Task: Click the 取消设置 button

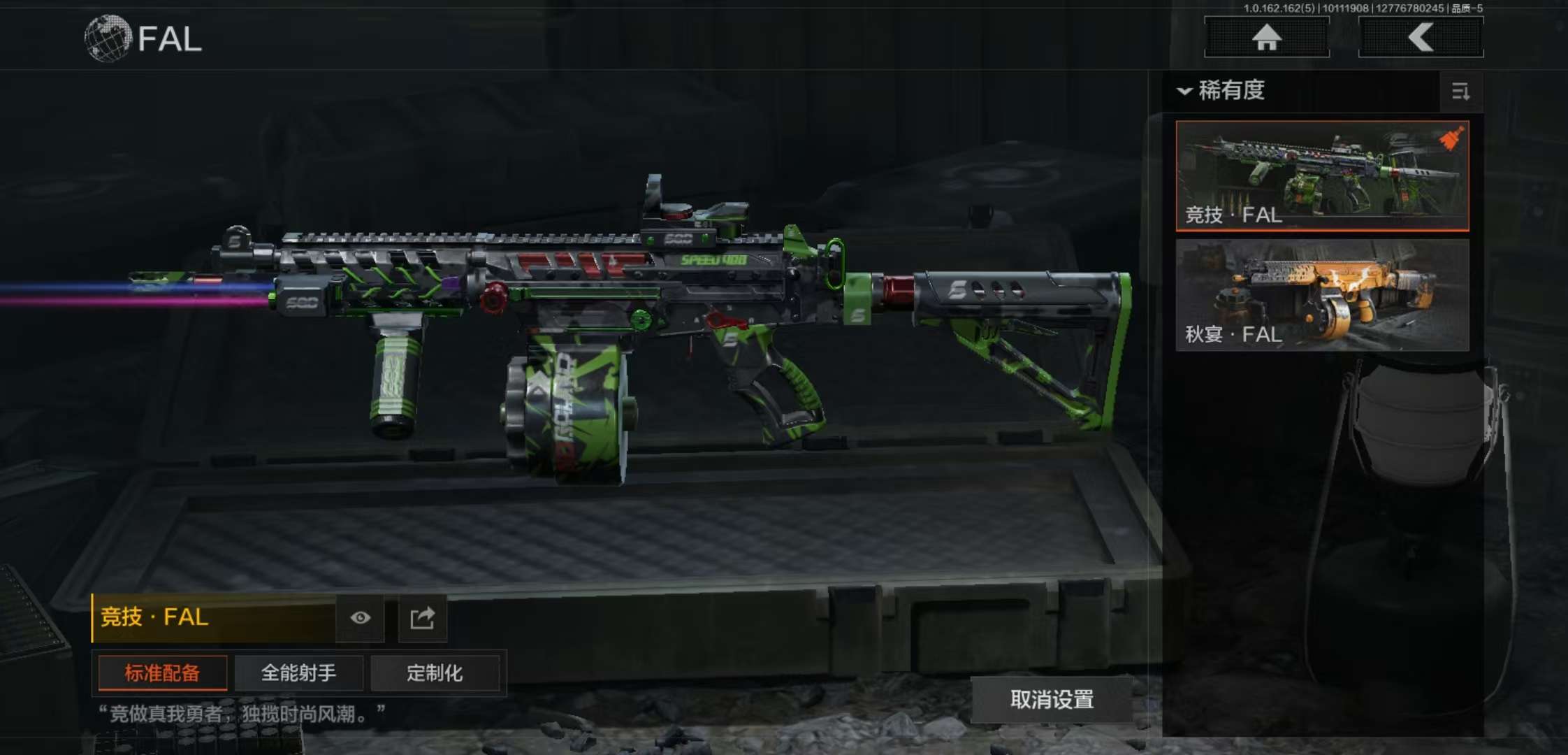Action: coord(1052,700)
